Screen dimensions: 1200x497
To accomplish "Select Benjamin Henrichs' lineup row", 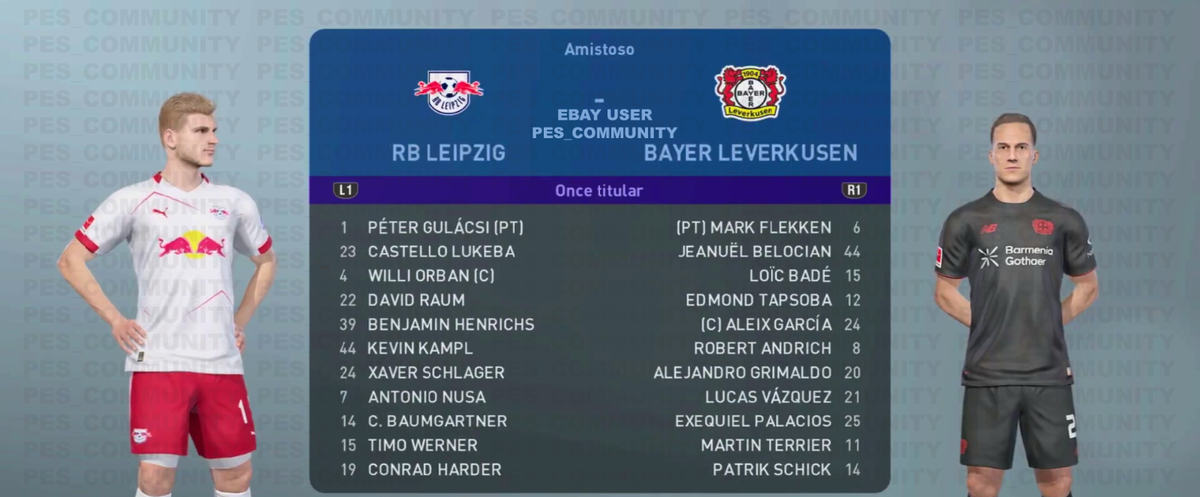I will 451,324.
